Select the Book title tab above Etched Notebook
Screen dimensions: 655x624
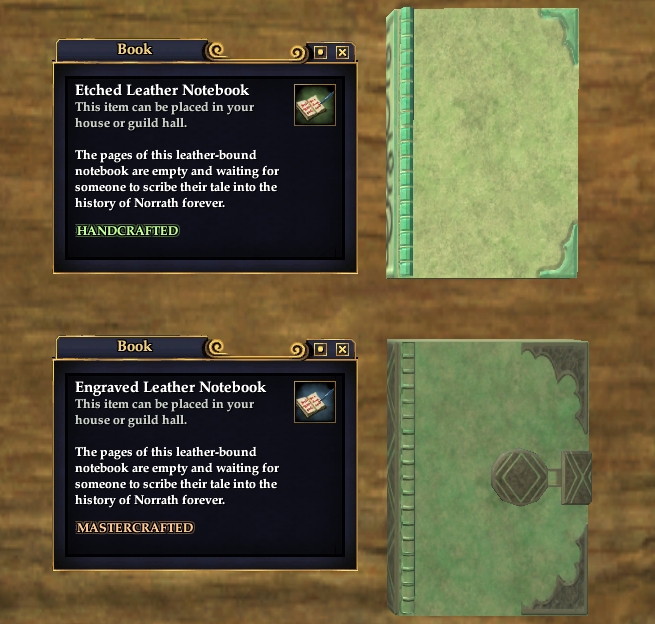coord(134,49)
